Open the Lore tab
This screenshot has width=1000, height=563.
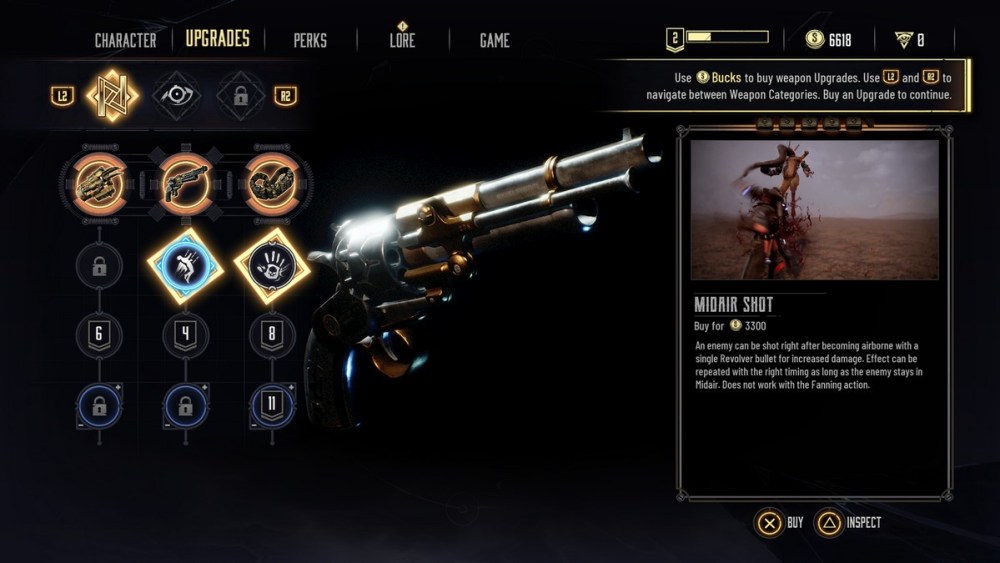(403, 41)
